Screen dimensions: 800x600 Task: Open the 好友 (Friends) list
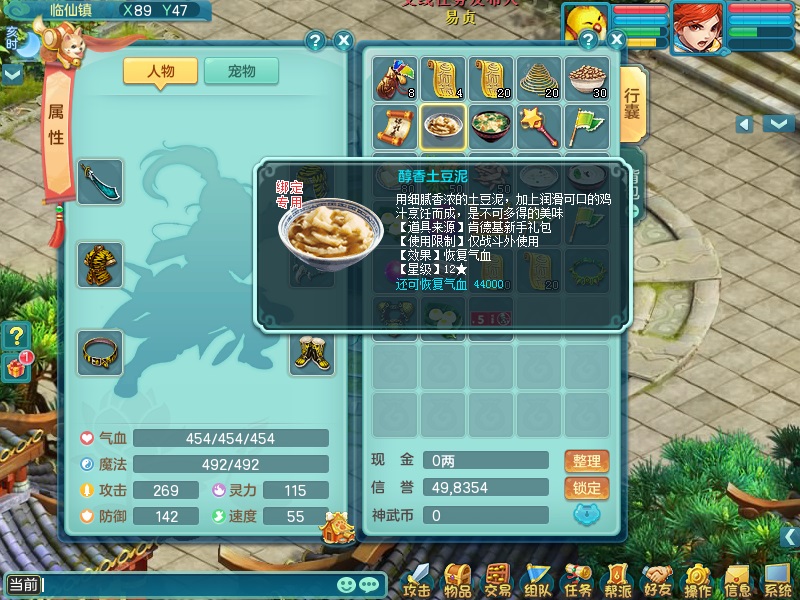pyautogui.click(x=657, y=580)
